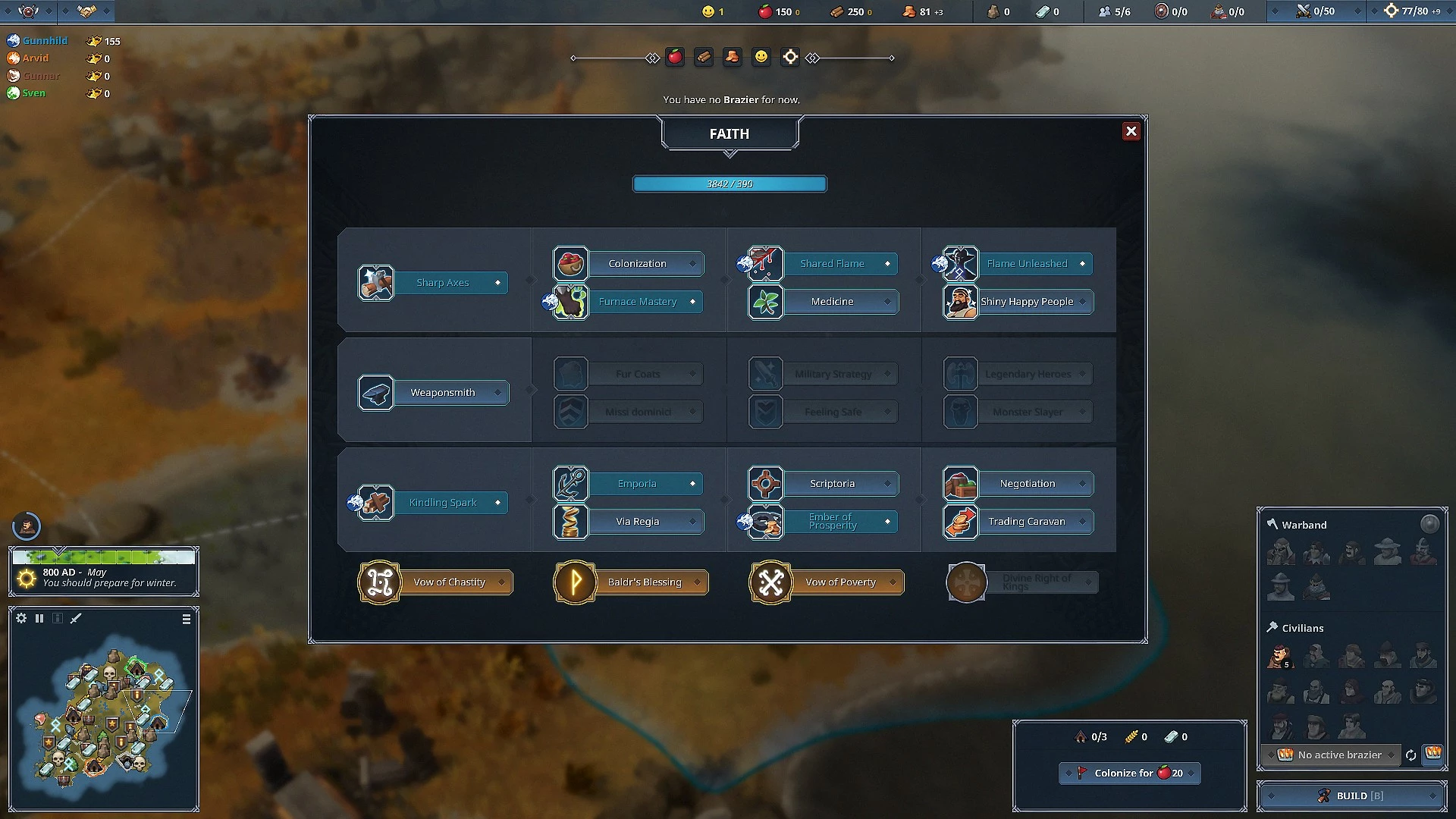The image size is (1456, 819).
Task: Choose the Shiny Happy People lore
Action: pos(1027,302)
